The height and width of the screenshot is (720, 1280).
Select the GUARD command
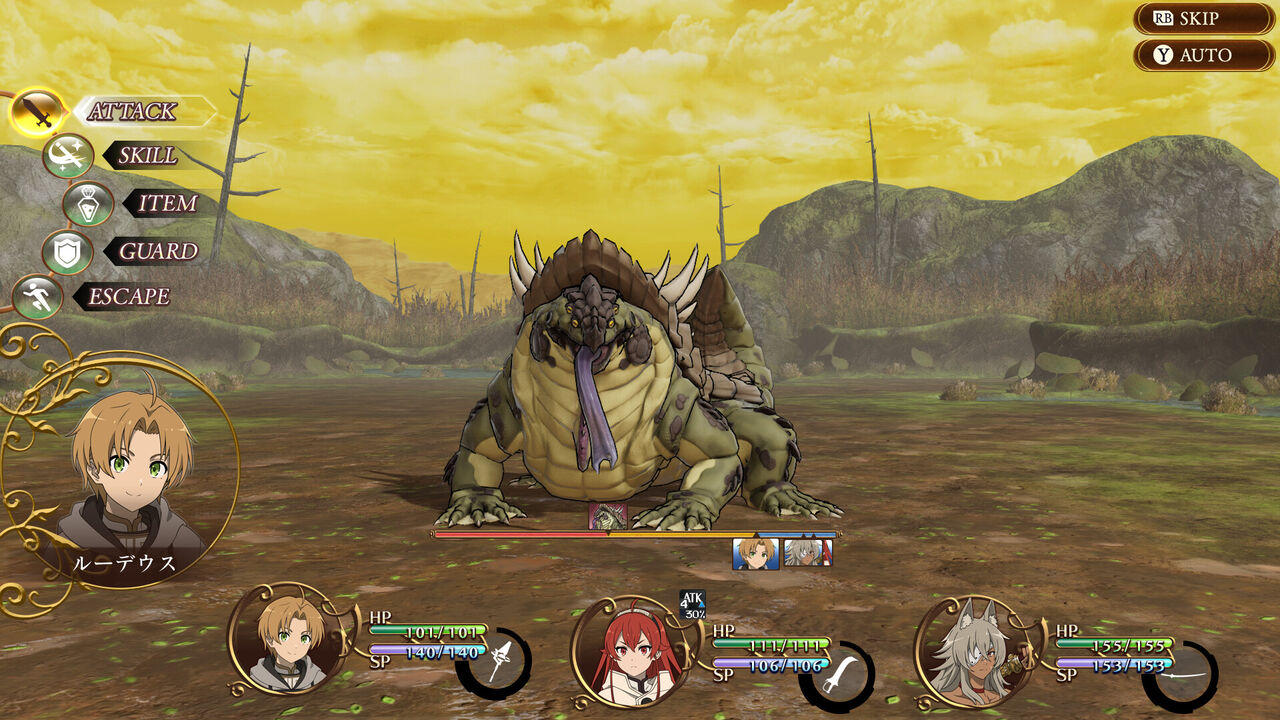[x=157, y=251]
